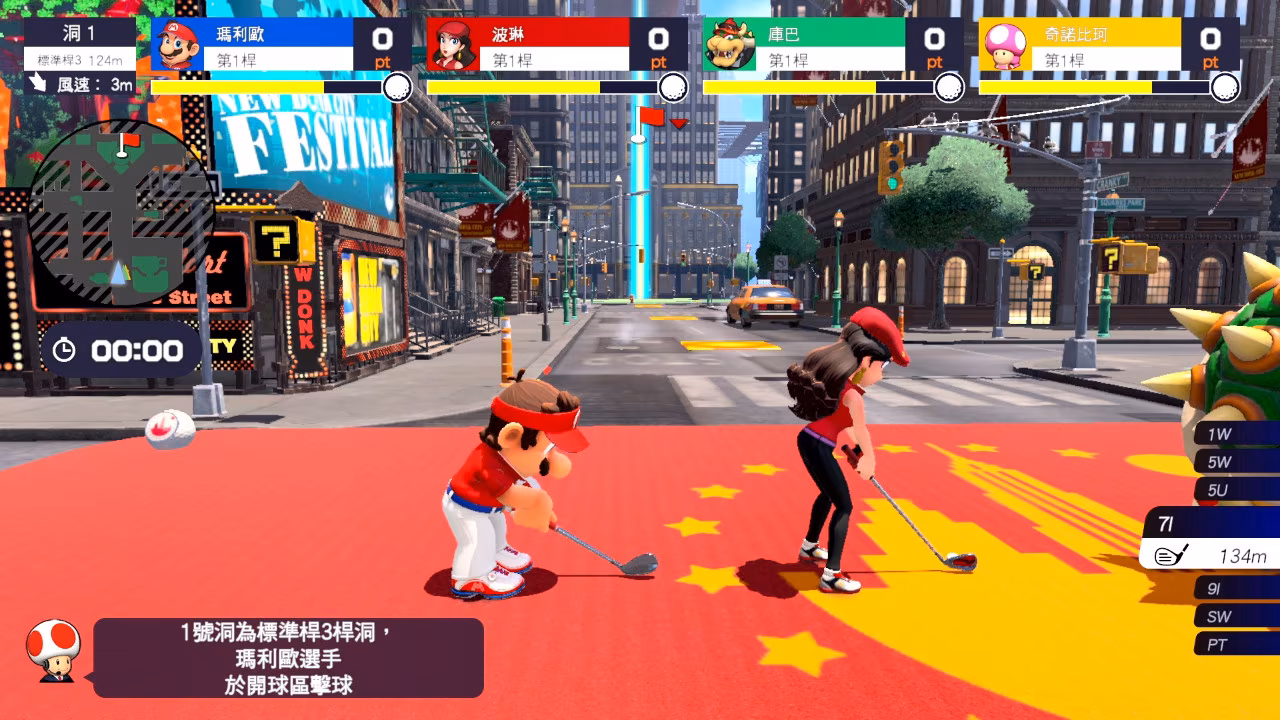
Task: Switch to the 9I iron club
Action: coord(1237,588)
